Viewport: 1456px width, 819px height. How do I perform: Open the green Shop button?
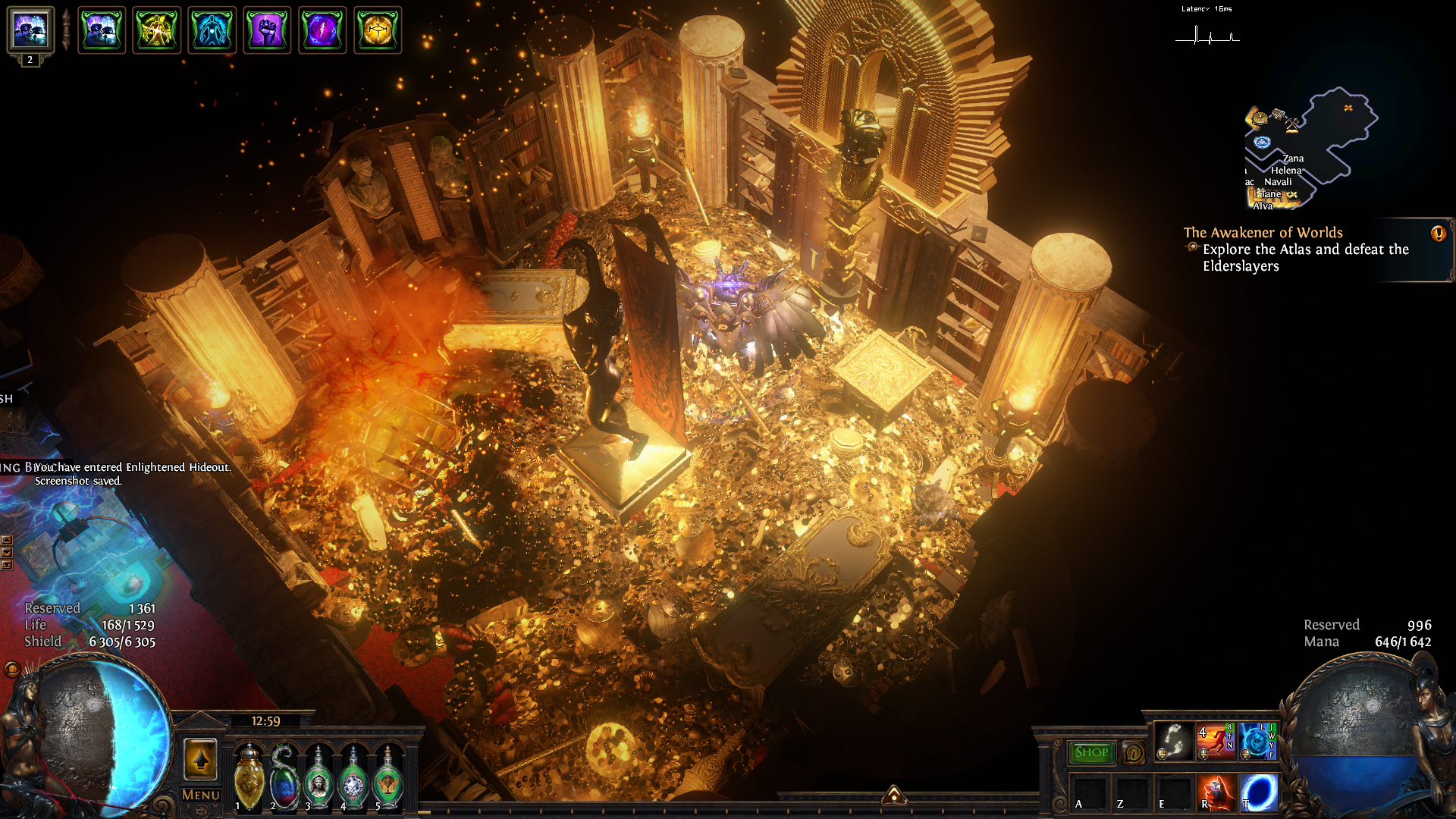point(1091,752)
